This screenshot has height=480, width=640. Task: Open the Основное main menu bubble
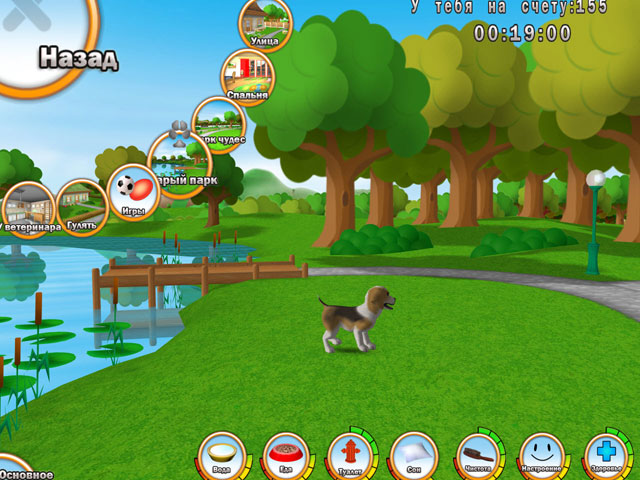20,472
